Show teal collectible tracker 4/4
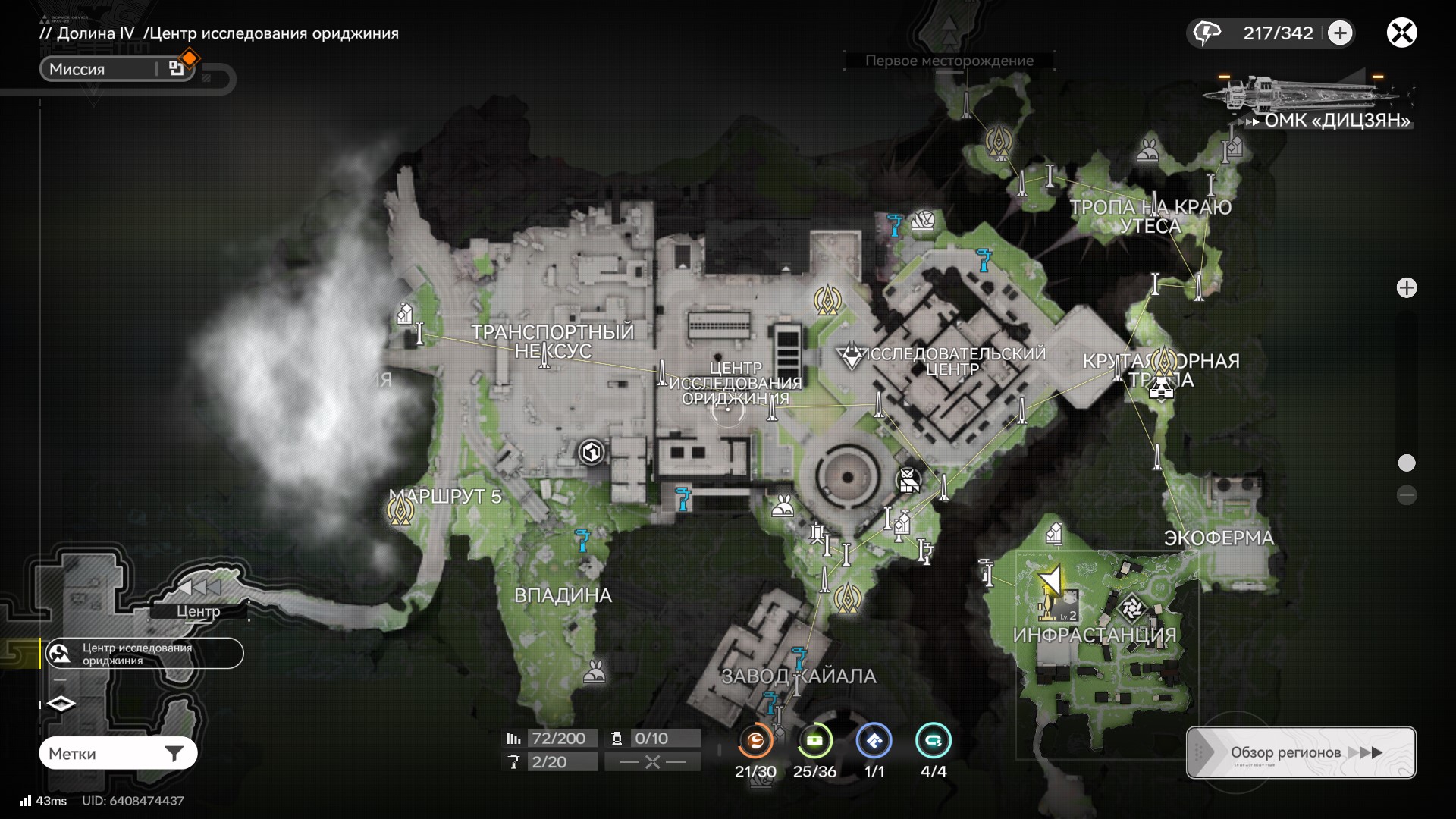This screenshot has height=819, width=1456. point(933,742)
